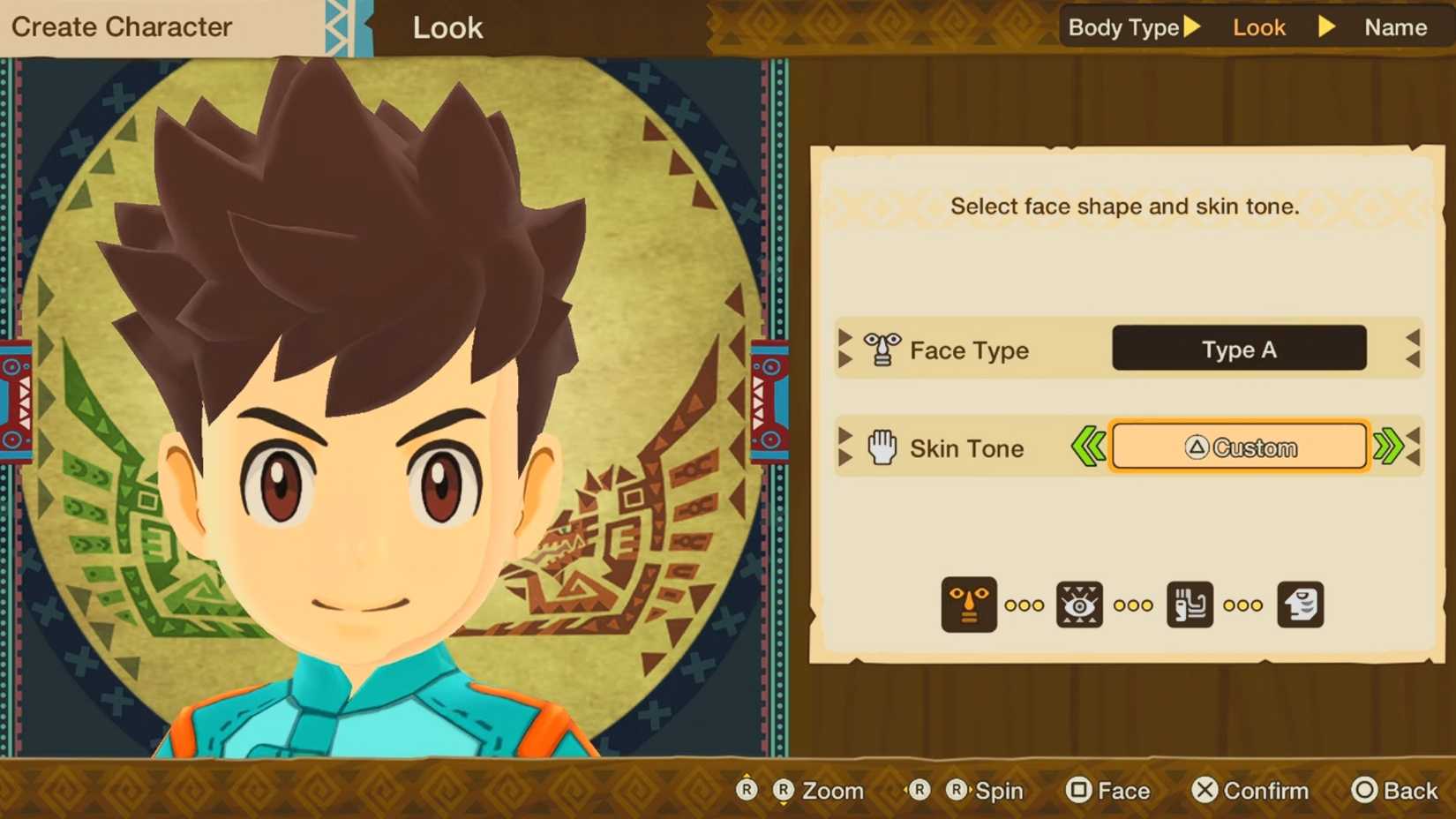
Task: Select the hair customization category icon
Action: 1190,605
